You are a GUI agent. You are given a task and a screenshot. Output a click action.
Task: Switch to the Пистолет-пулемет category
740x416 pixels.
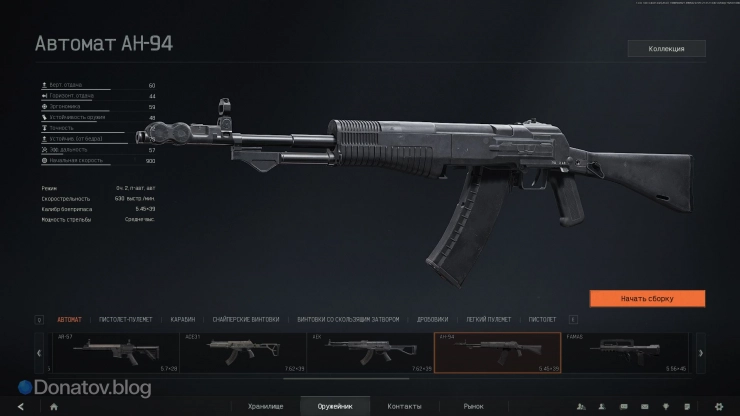(124, 319)
